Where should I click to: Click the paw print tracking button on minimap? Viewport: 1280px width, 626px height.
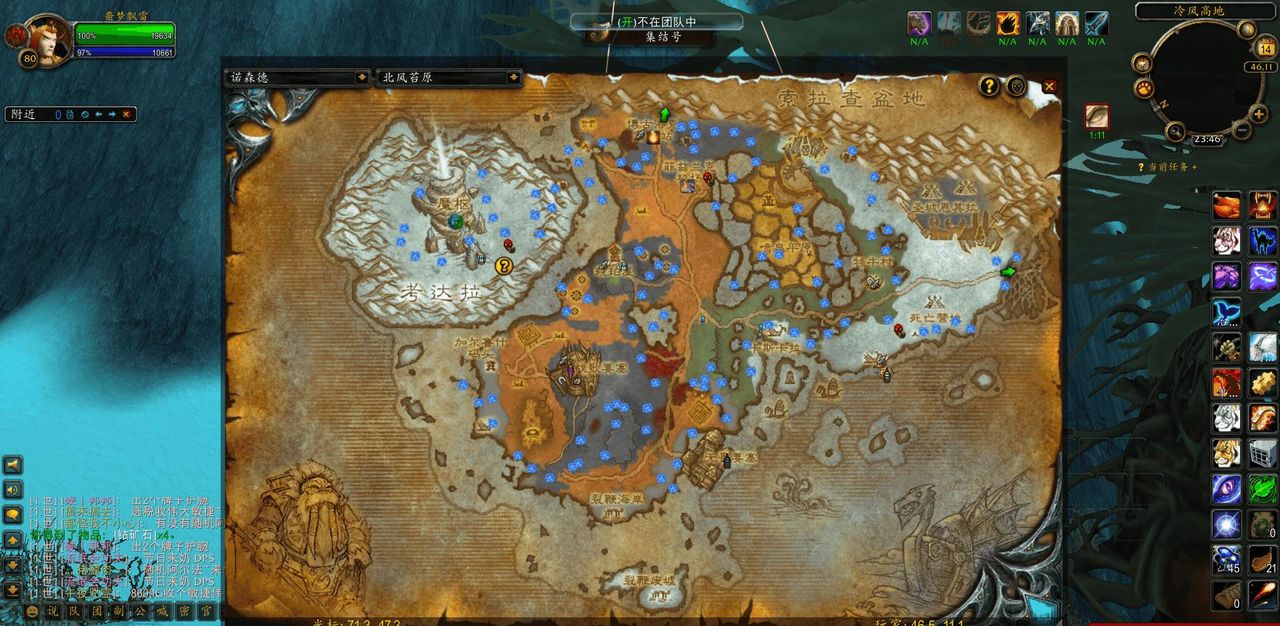point(1143,88)
